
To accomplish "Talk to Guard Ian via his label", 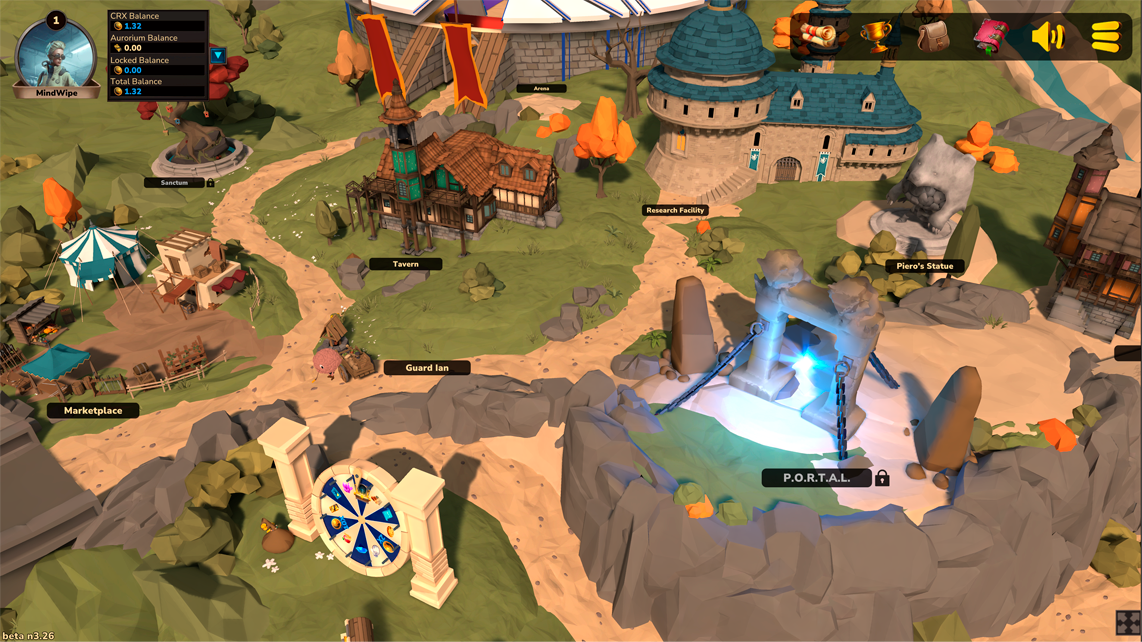I will [x=427, y=368].
